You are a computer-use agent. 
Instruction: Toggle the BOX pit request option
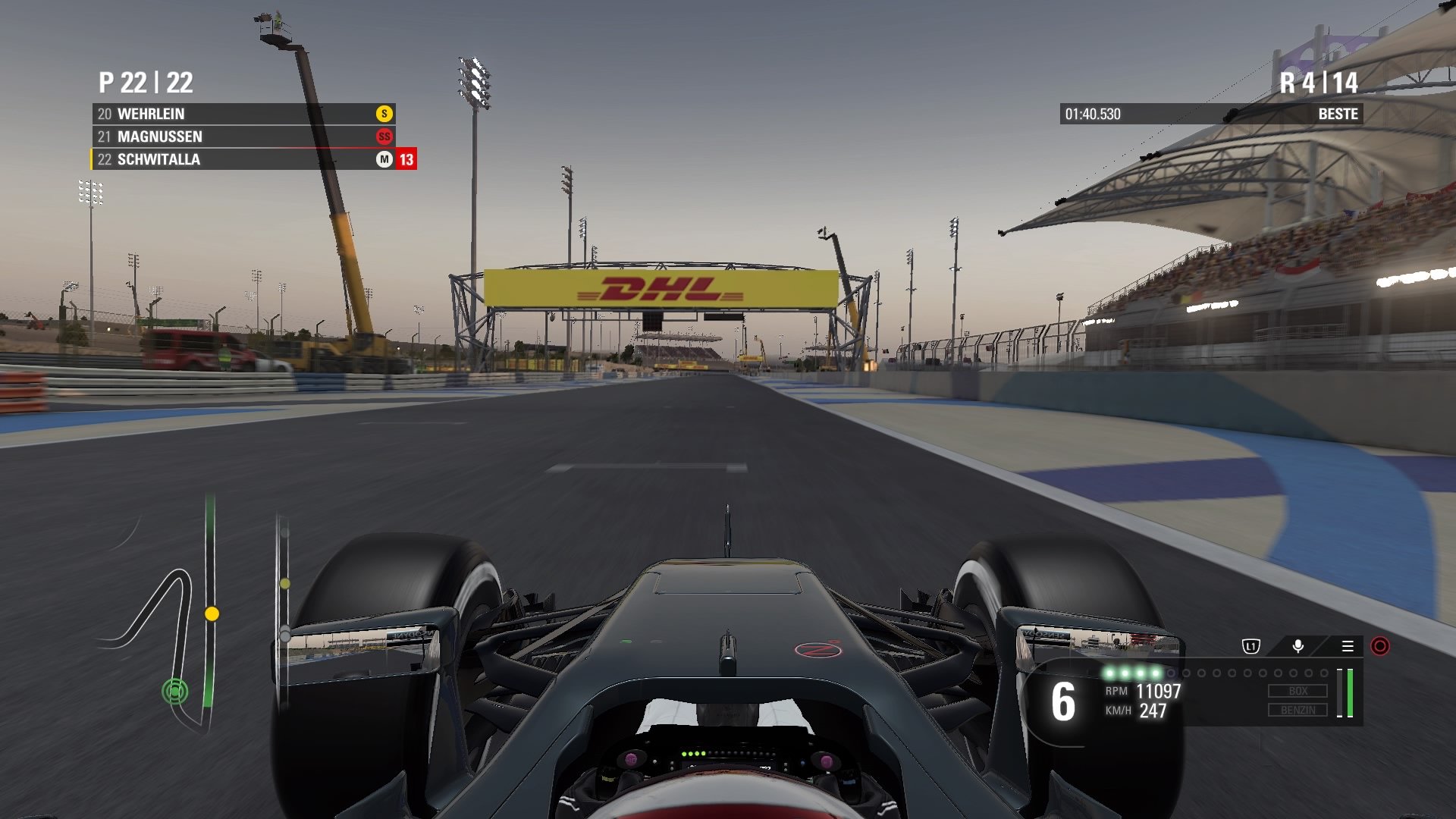[1298, 691]
